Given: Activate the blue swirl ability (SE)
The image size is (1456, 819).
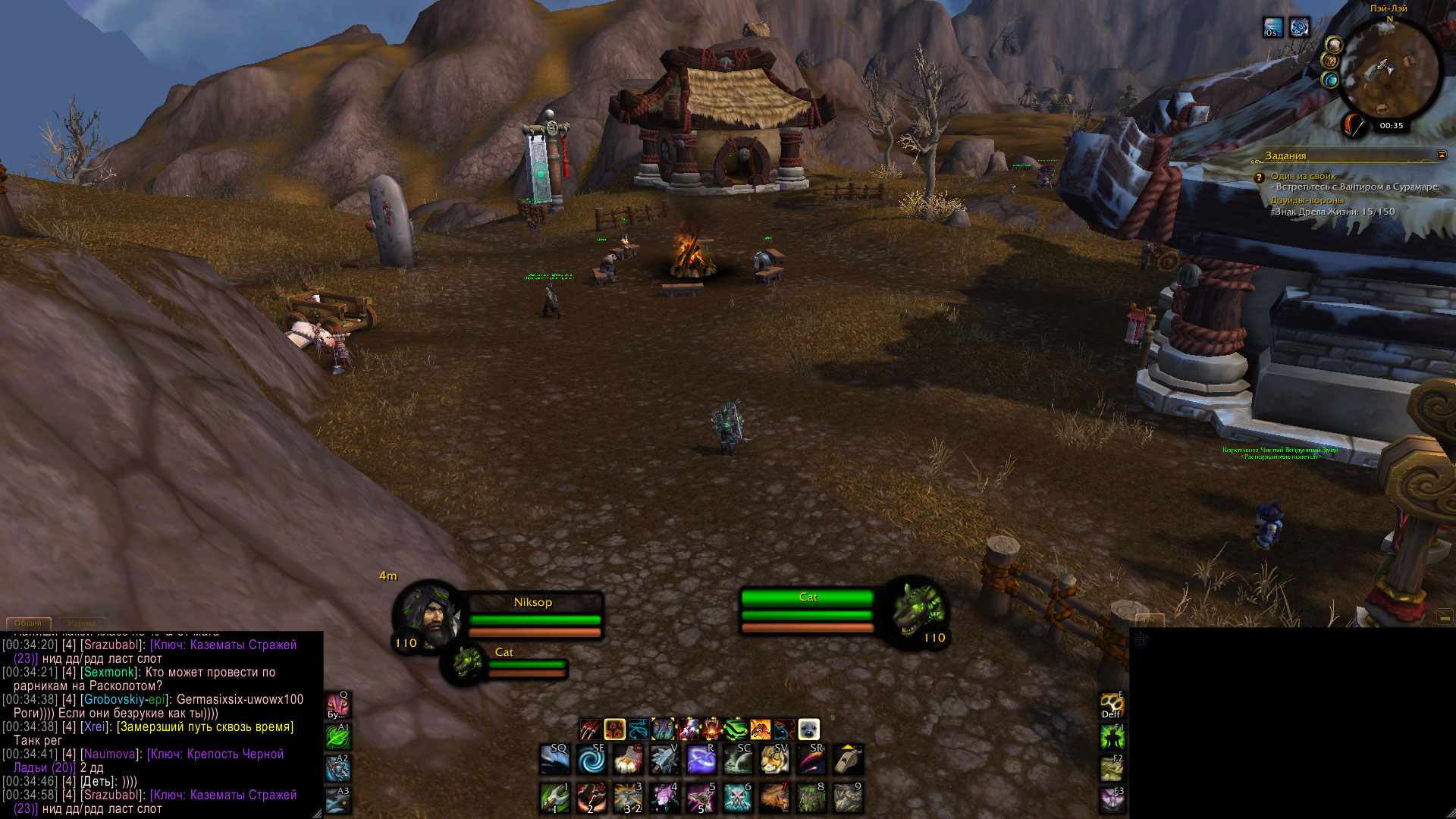Looking at the screenshot, I should point(591,759).
